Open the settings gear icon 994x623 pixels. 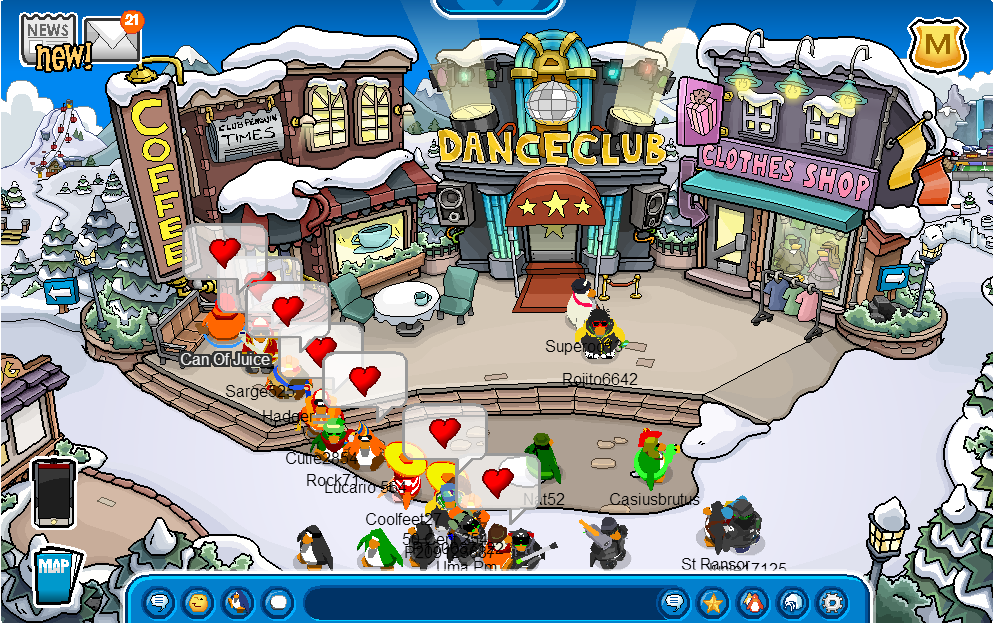[x=831, y=602]
